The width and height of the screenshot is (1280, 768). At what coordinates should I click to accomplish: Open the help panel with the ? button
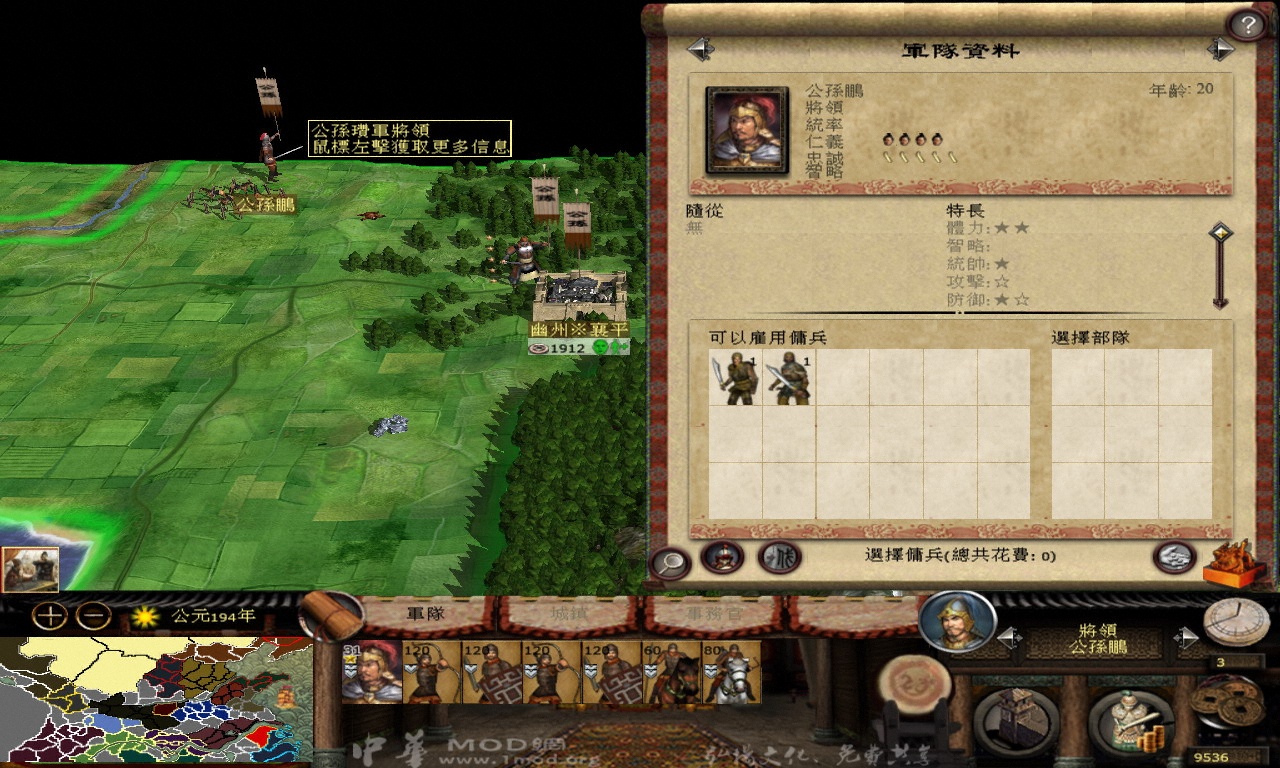(x=1245, y=22)
